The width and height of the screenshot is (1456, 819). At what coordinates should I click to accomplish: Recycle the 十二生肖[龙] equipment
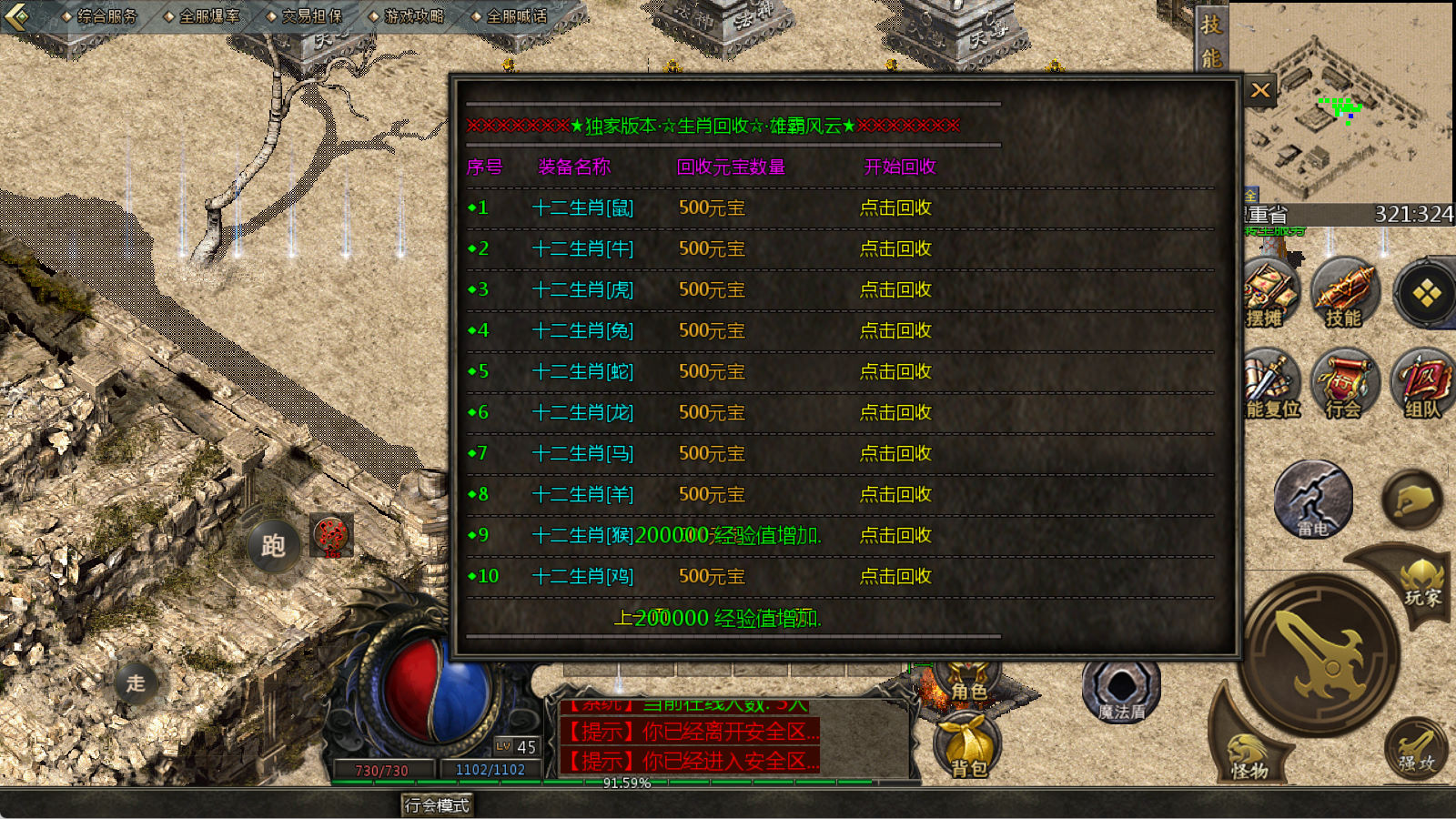[895, 412]
